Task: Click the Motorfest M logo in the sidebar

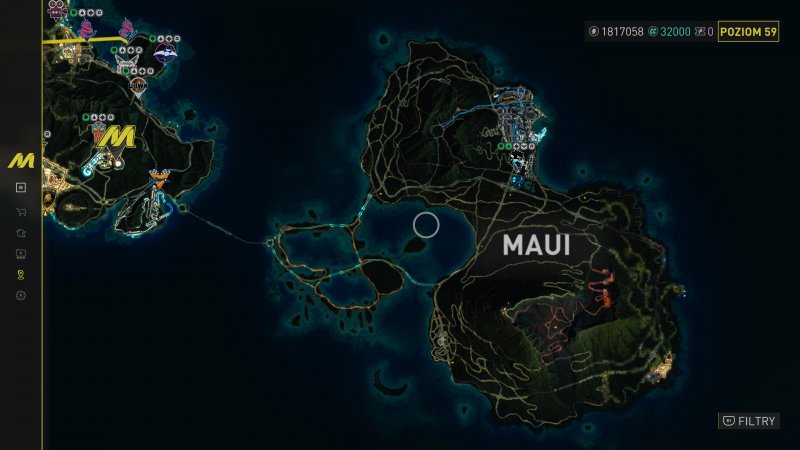Action: (x=21, y=161)
